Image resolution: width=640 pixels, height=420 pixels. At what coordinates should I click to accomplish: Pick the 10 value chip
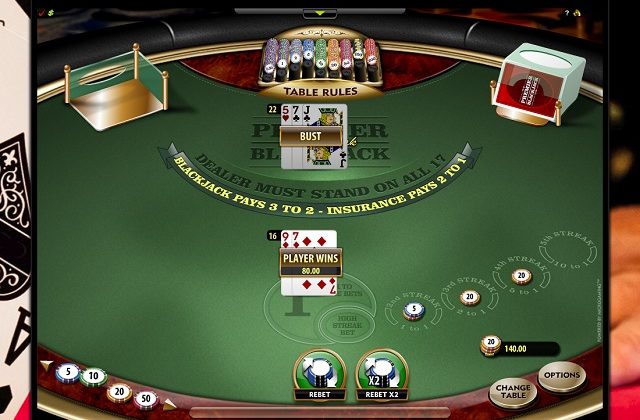tap(94, 377)
